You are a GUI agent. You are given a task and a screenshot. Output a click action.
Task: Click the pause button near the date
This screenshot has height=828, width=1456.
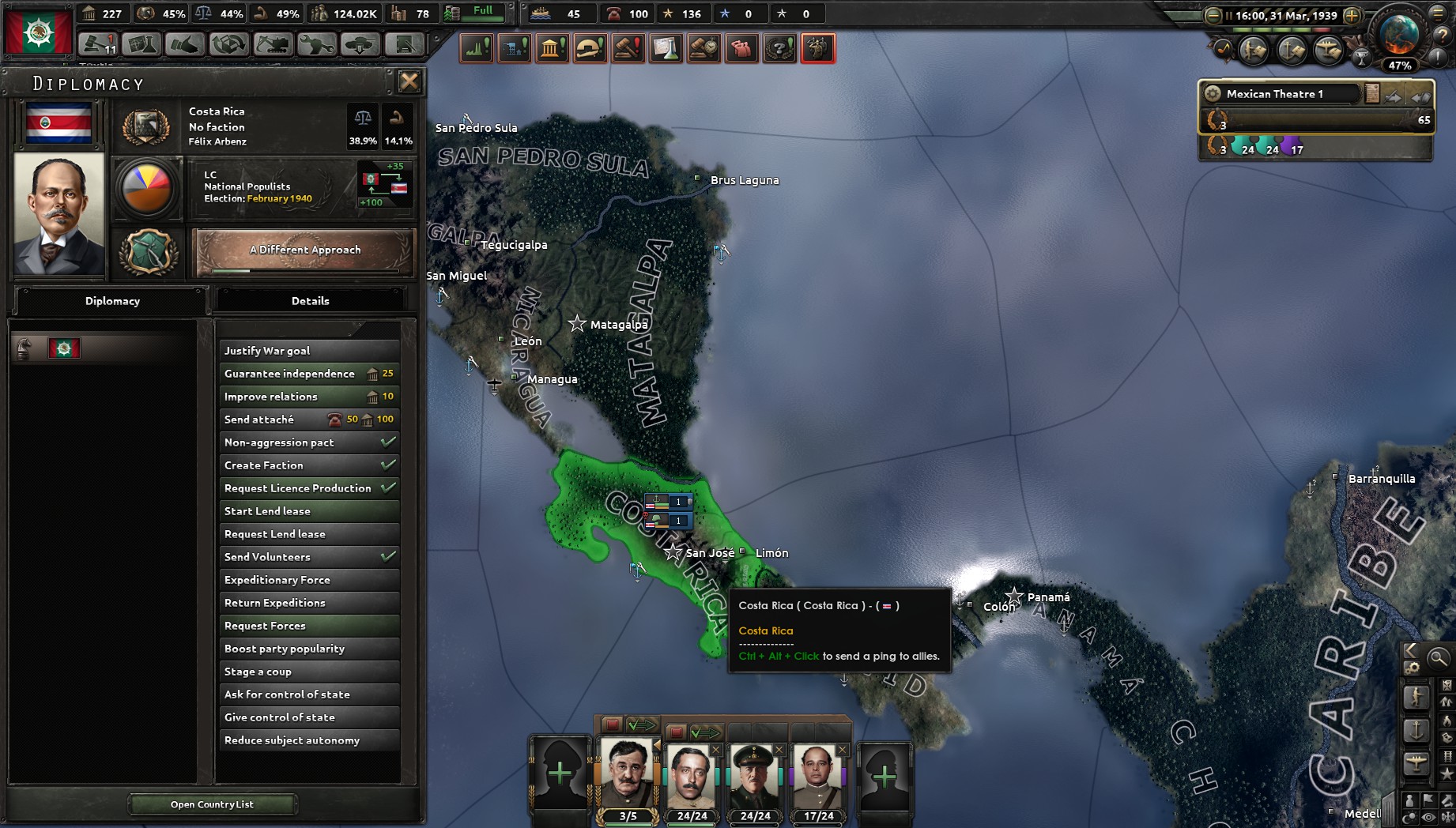coord(1228,15)
